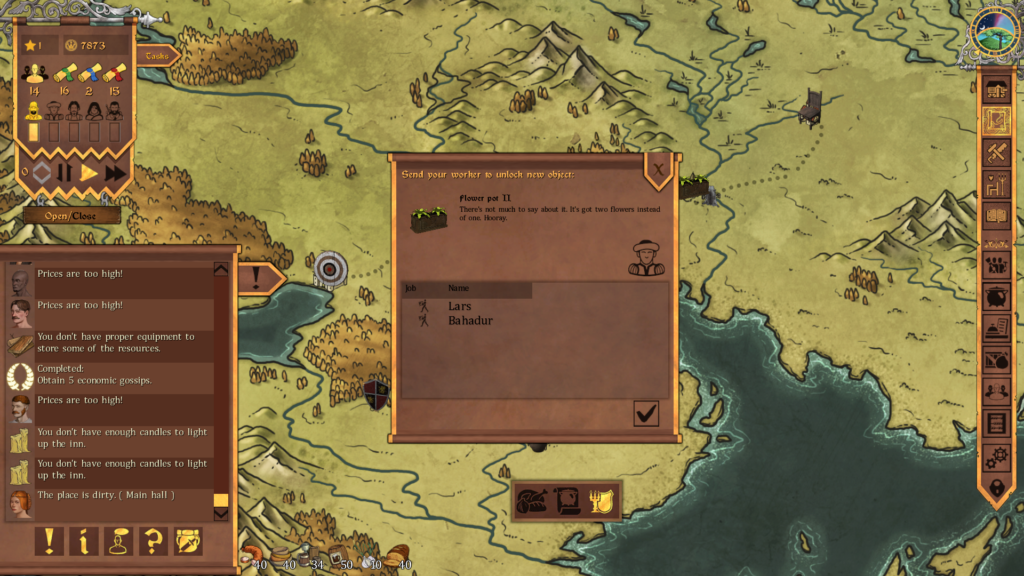Open the sword and shield map option
The width and height of the screenshot is (1024, 576).
[603, 500]
